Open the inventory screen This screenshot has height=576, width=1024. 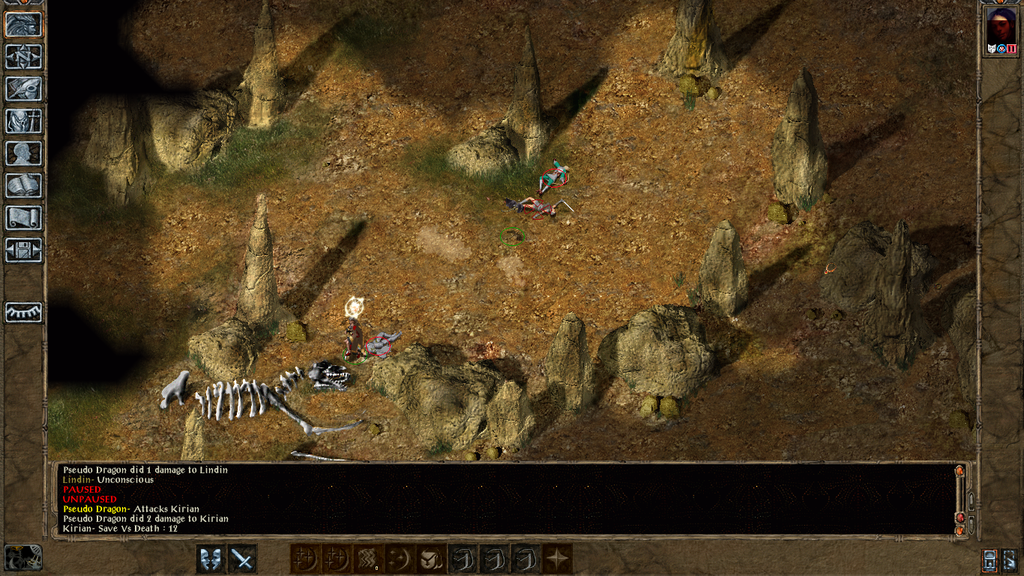23,121
